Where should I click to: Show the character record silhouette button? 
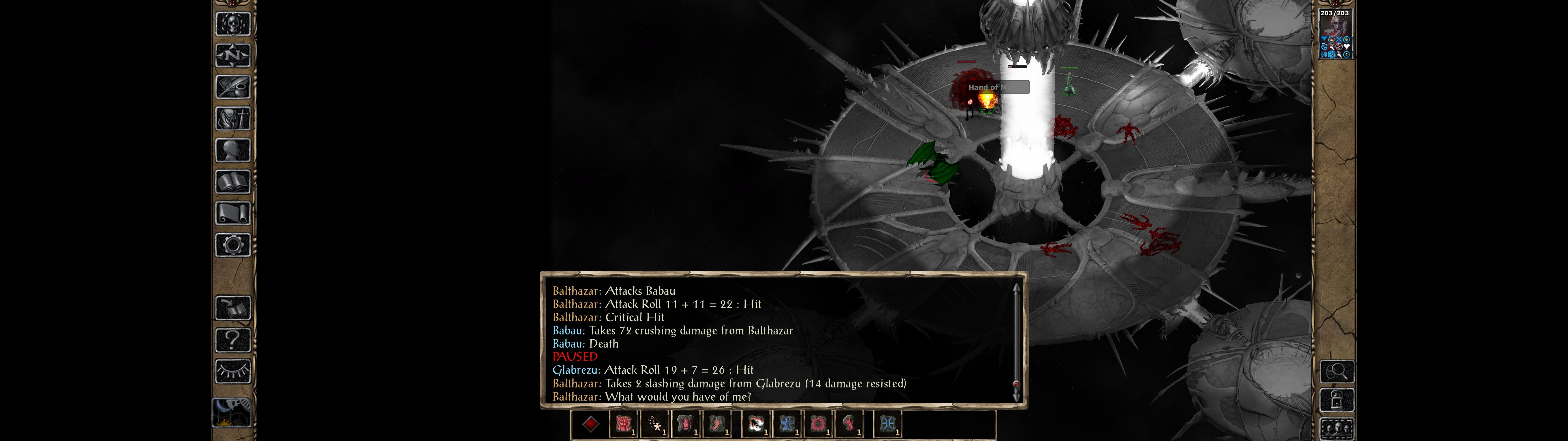[x=232, y=150]
